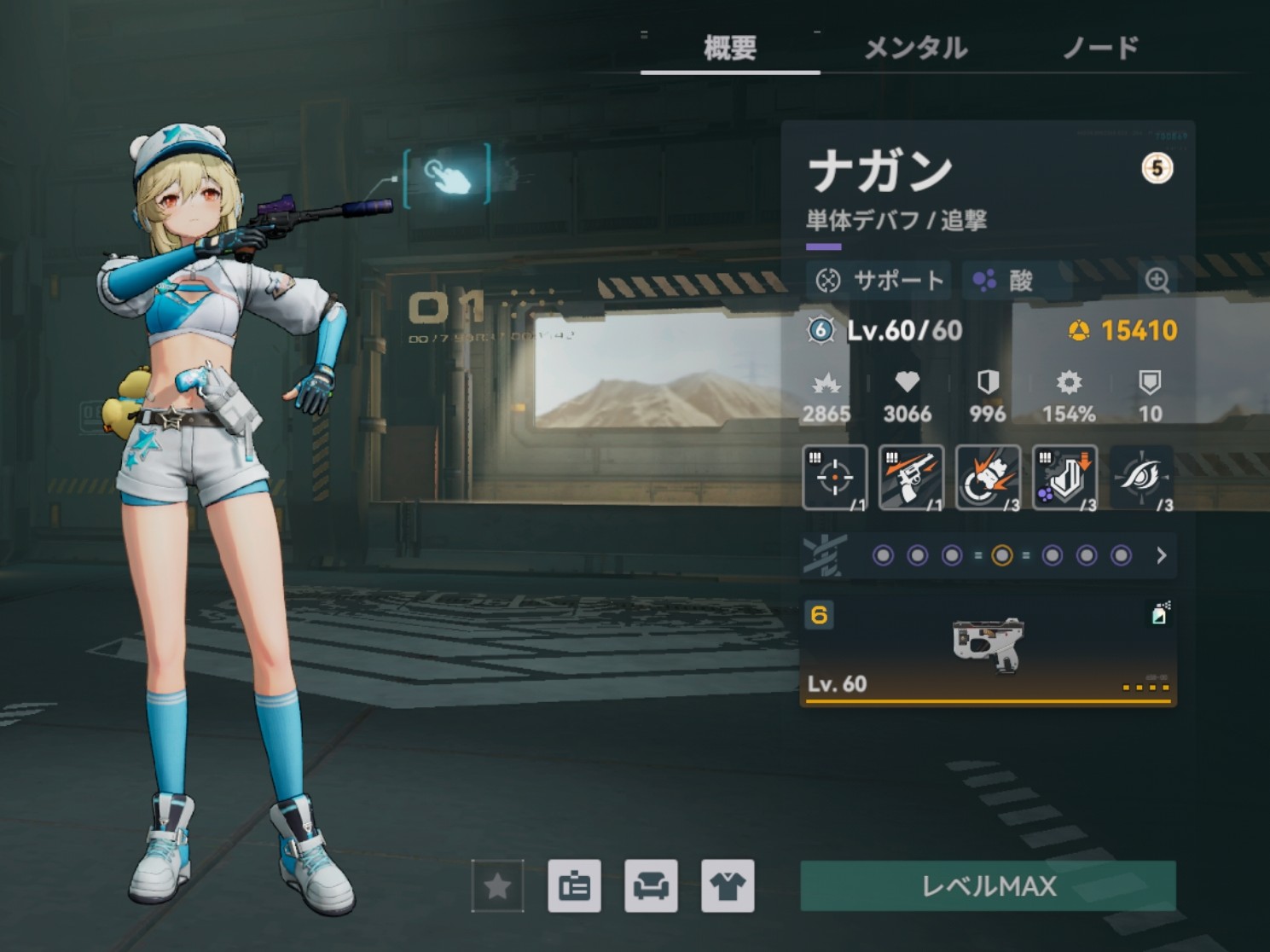The height and width of the screenshot is (952, 1270).
Task: Click the gold number 5 badge
Action: point(1157,168)
